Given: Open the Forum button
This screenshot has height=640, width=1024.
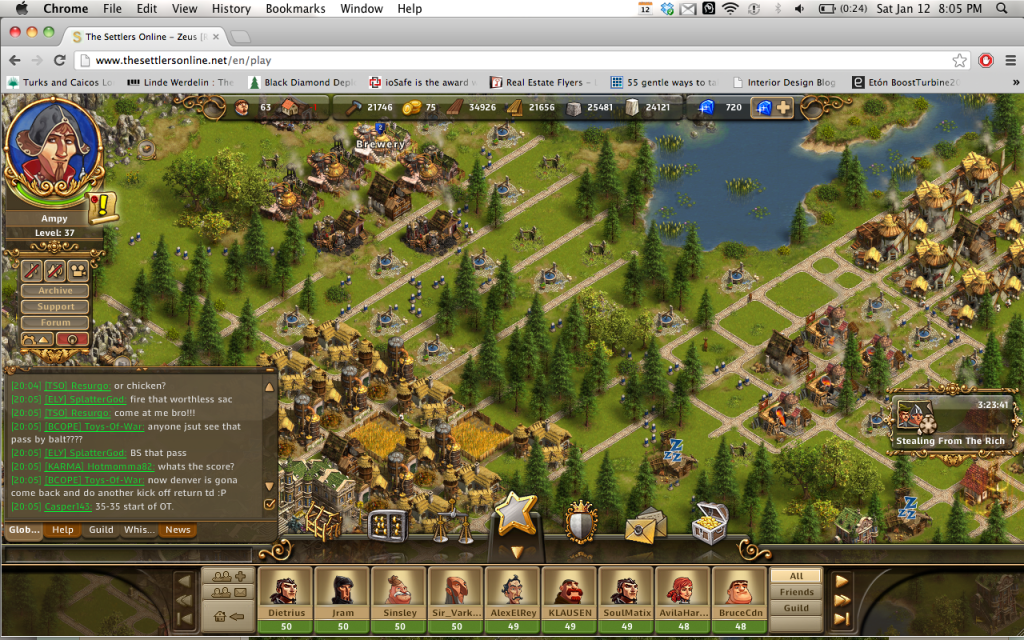Looking at the screenshot, I should tap(56, 323).
